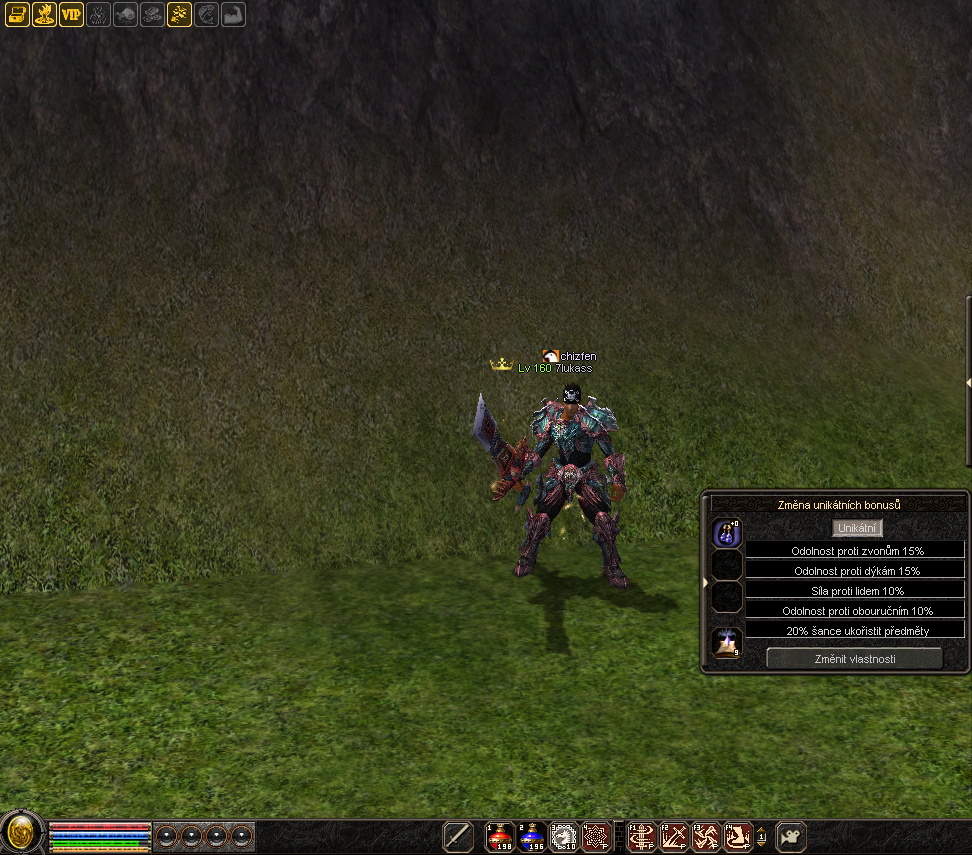Open the VIP icon menu
This screenshot has width=972, height=855.
click(x=71, y=14)
